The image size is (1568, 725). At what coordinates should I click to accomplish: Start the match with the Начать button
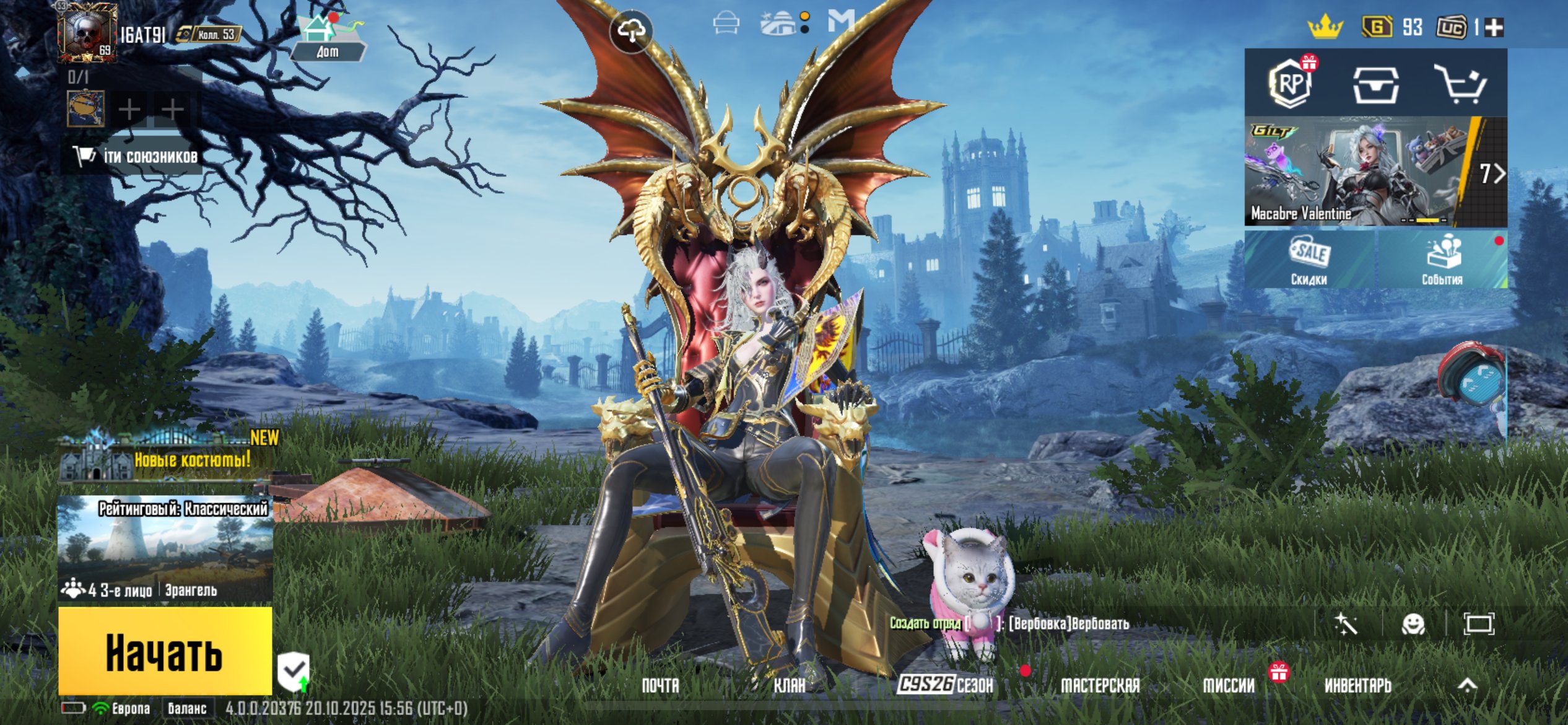(x=165, y=651)
